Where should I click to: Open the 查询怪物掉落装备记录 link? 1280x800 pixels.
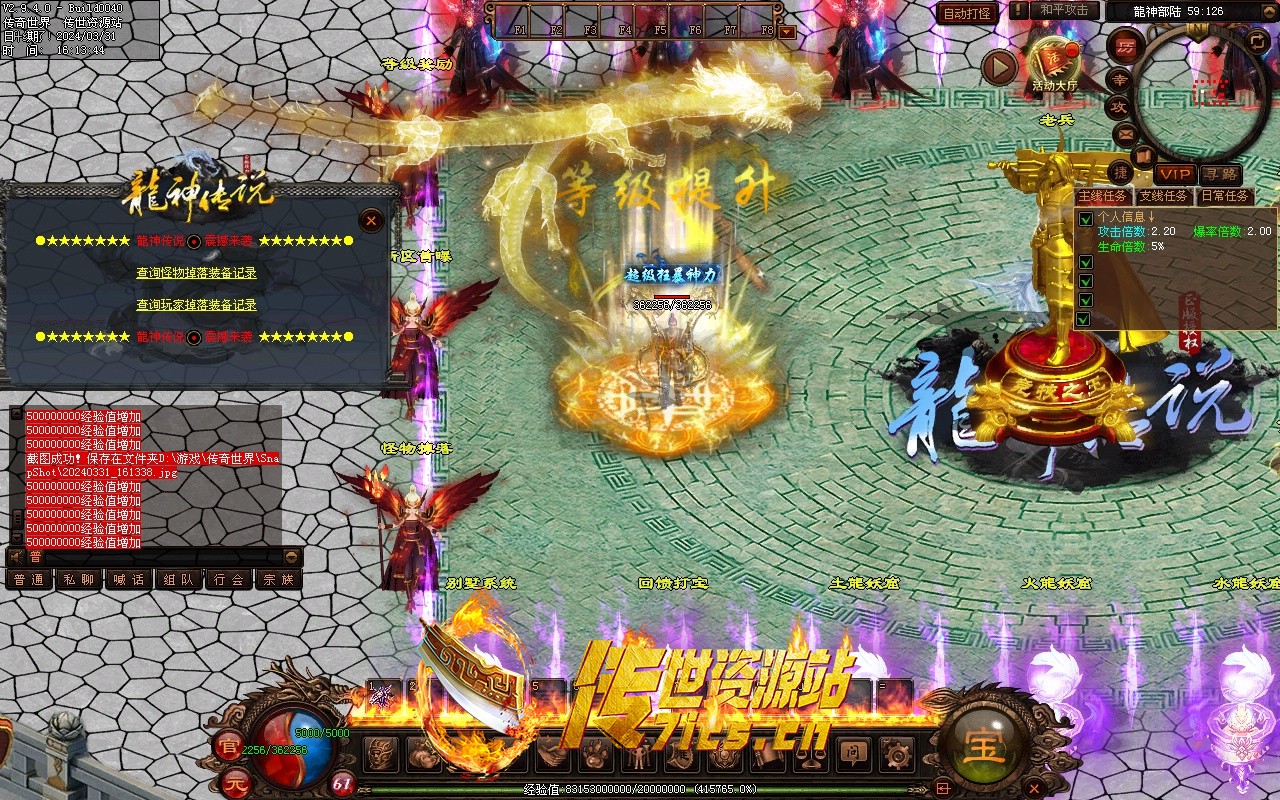click(196, 273)
